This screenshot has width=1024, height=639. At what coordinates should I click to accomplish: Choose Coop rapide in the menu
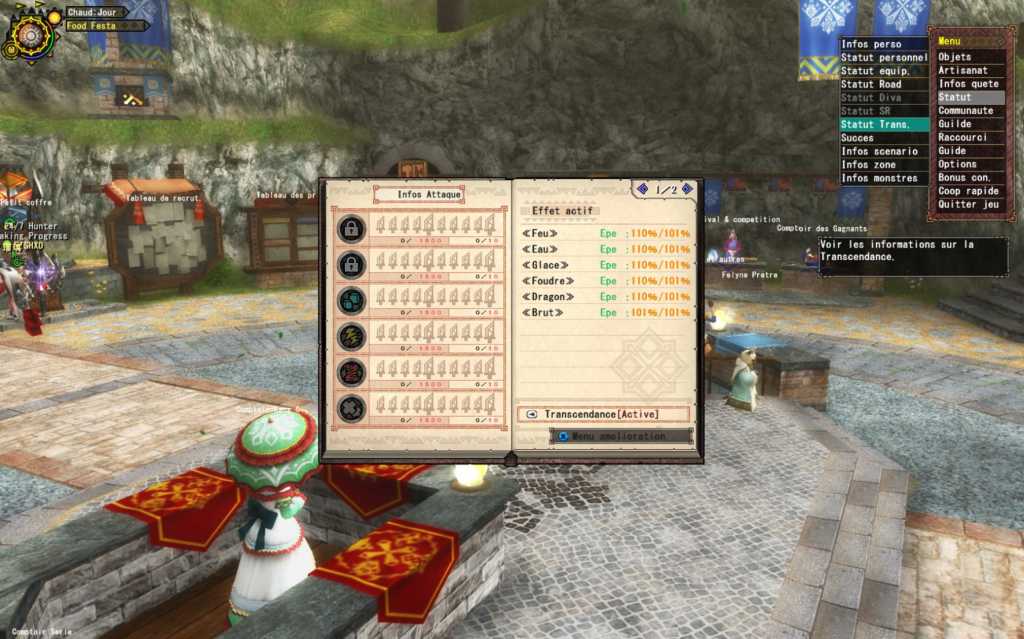(x=969, y=191)
